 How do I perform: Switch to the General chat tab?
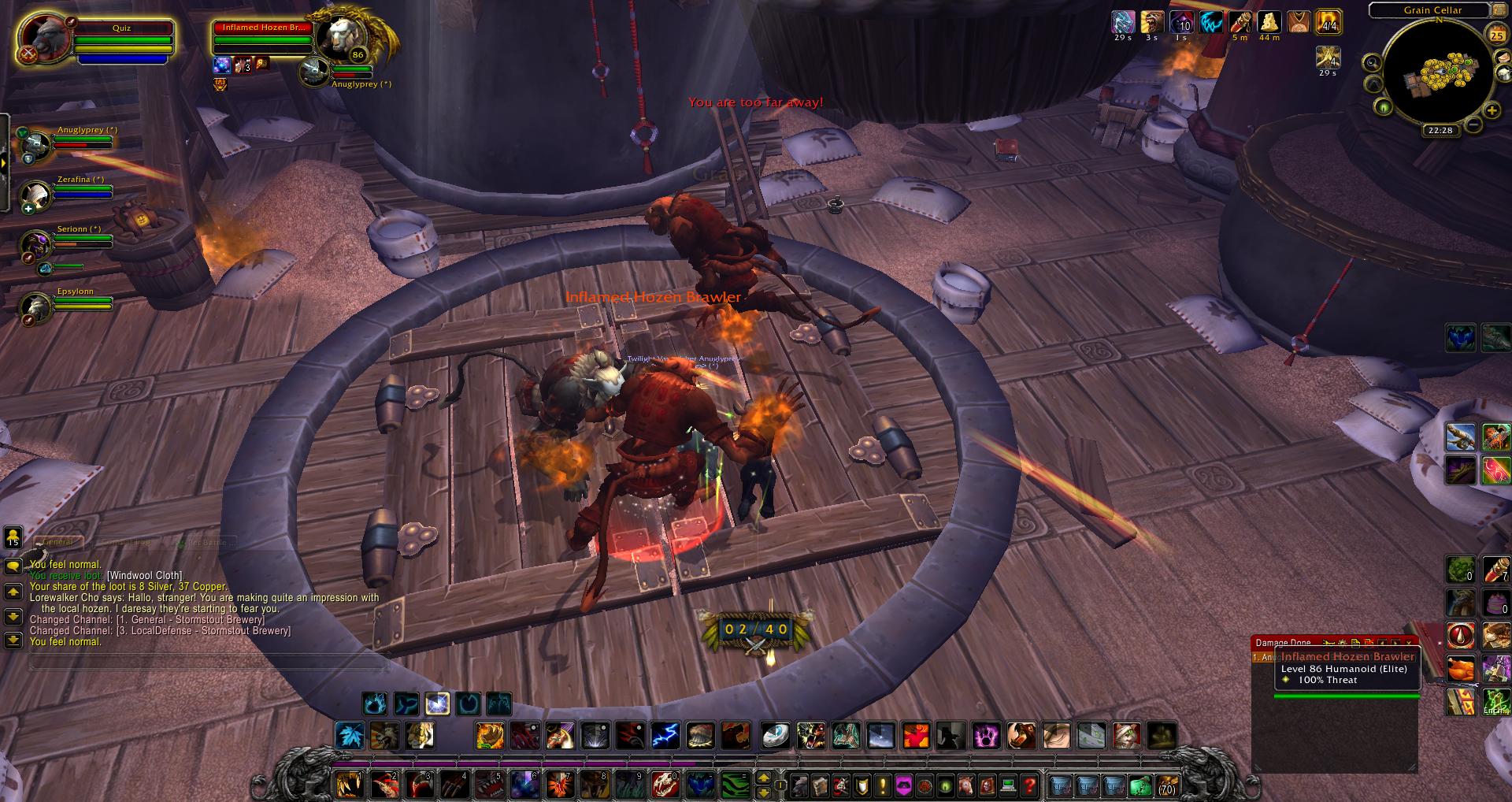coord(57,542)
